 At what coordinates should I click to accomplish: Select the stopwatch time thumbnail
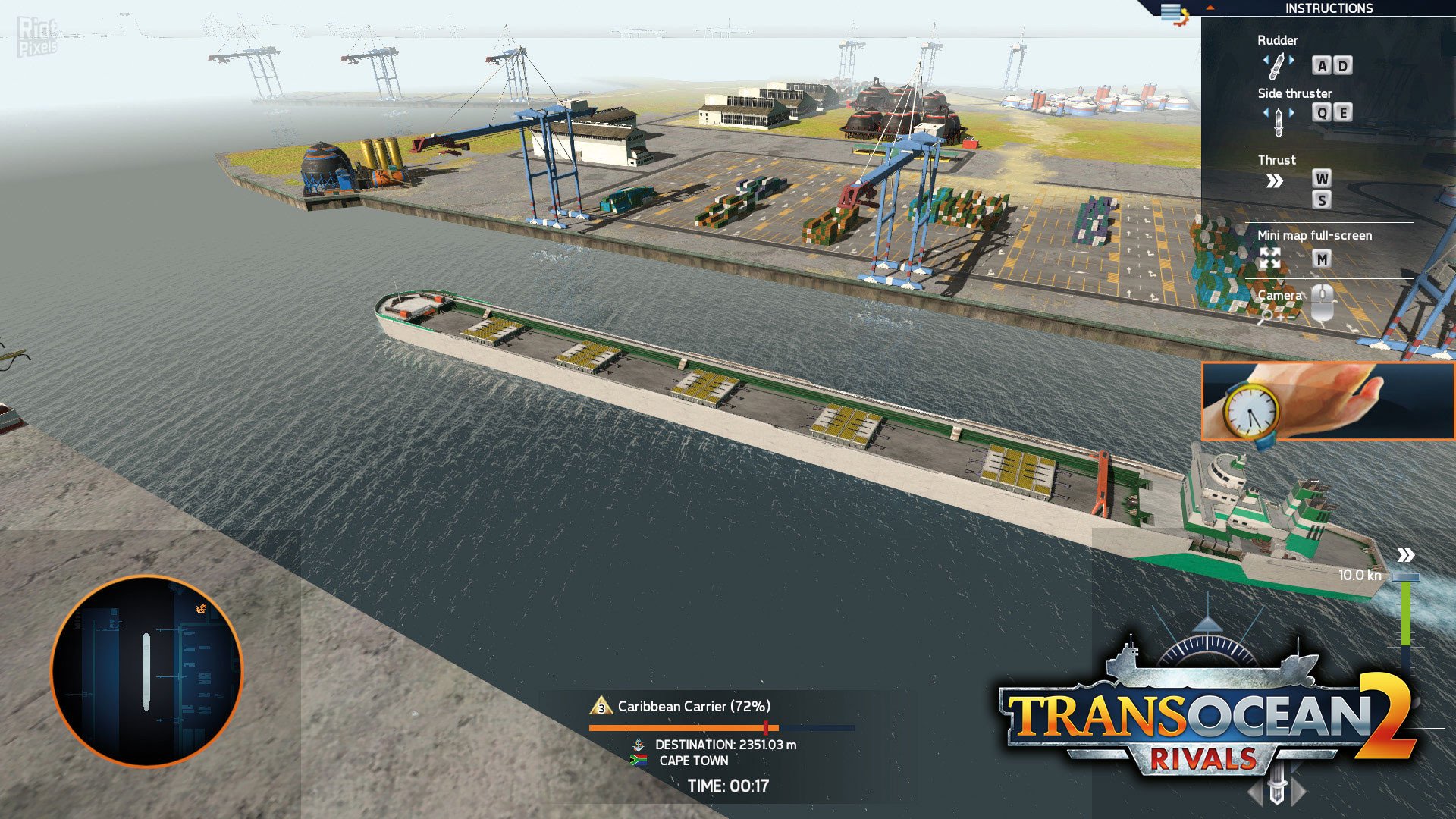pos(1327,401)
